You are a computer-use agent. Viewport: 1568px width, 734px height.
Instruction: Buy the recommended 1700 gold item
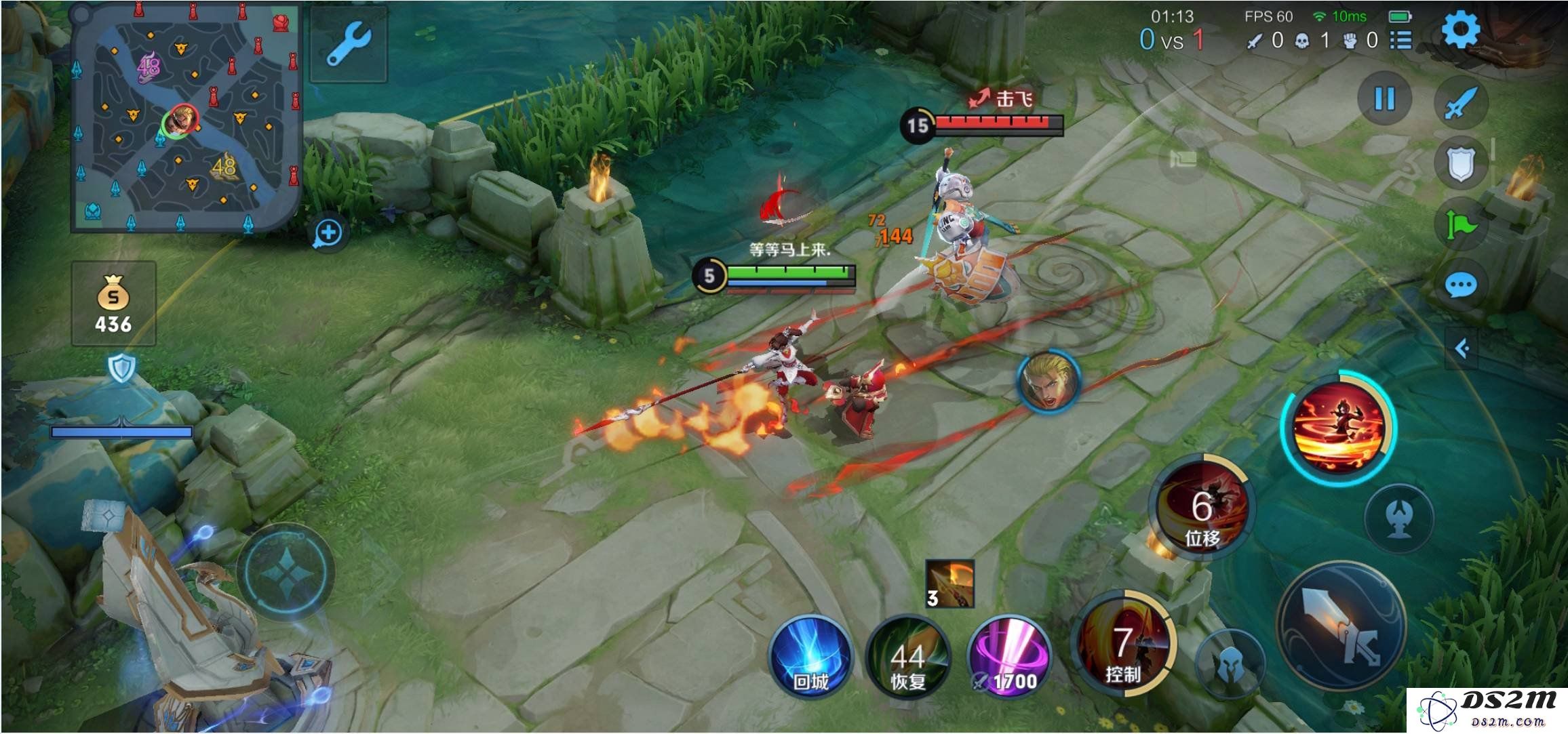1009,657
